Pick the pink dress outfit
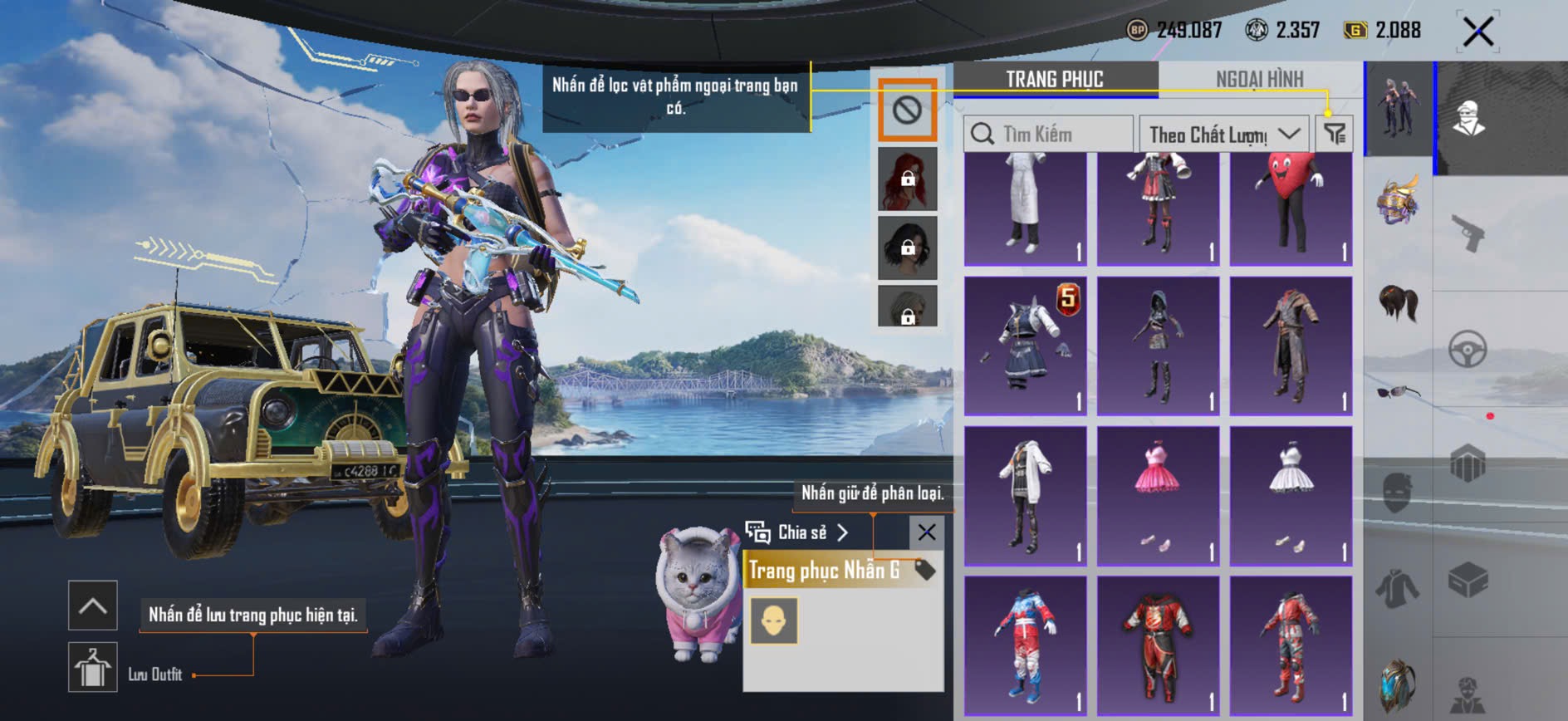The image size is (1568, 721). coord(1158,496)
